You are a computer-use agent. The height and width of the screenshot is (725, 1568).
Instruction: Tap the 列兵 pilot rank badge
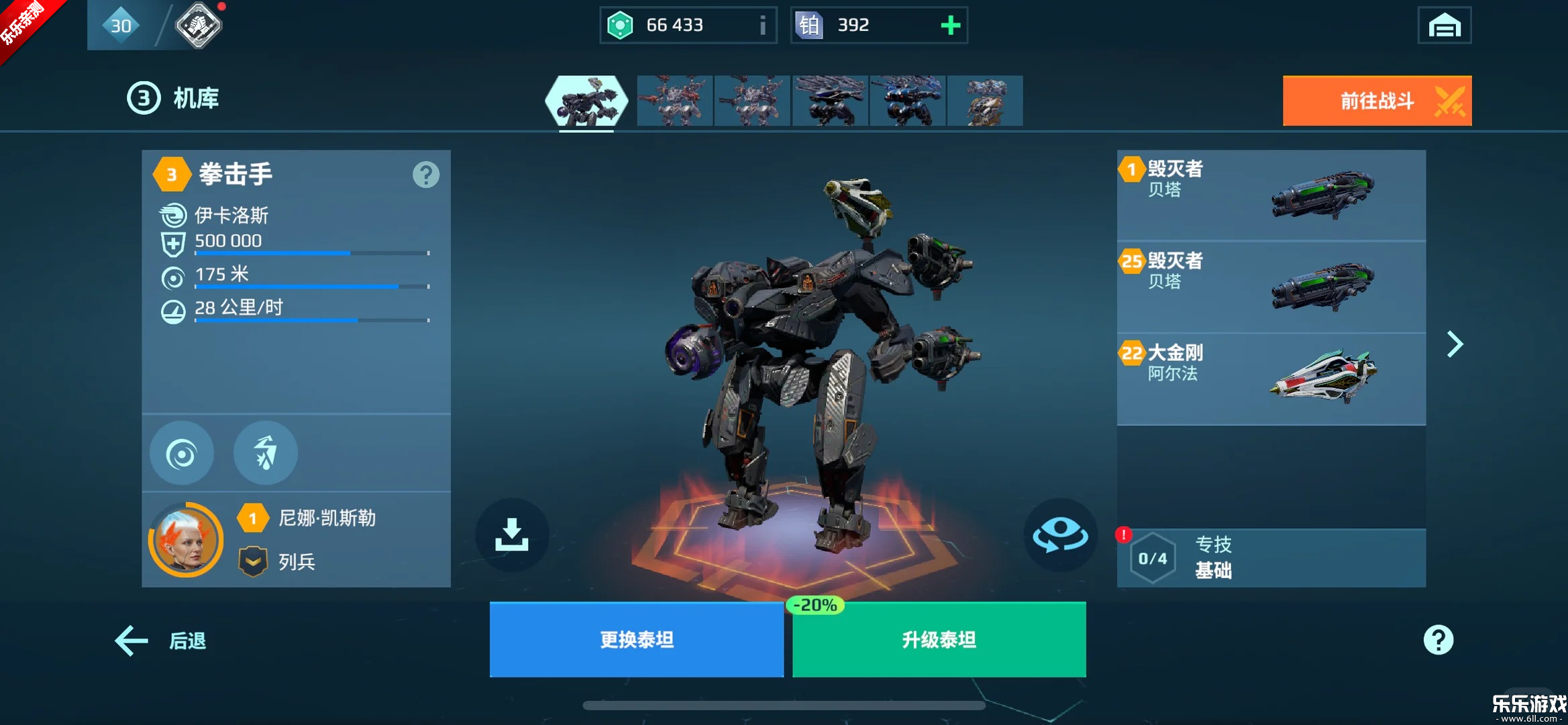252,561
